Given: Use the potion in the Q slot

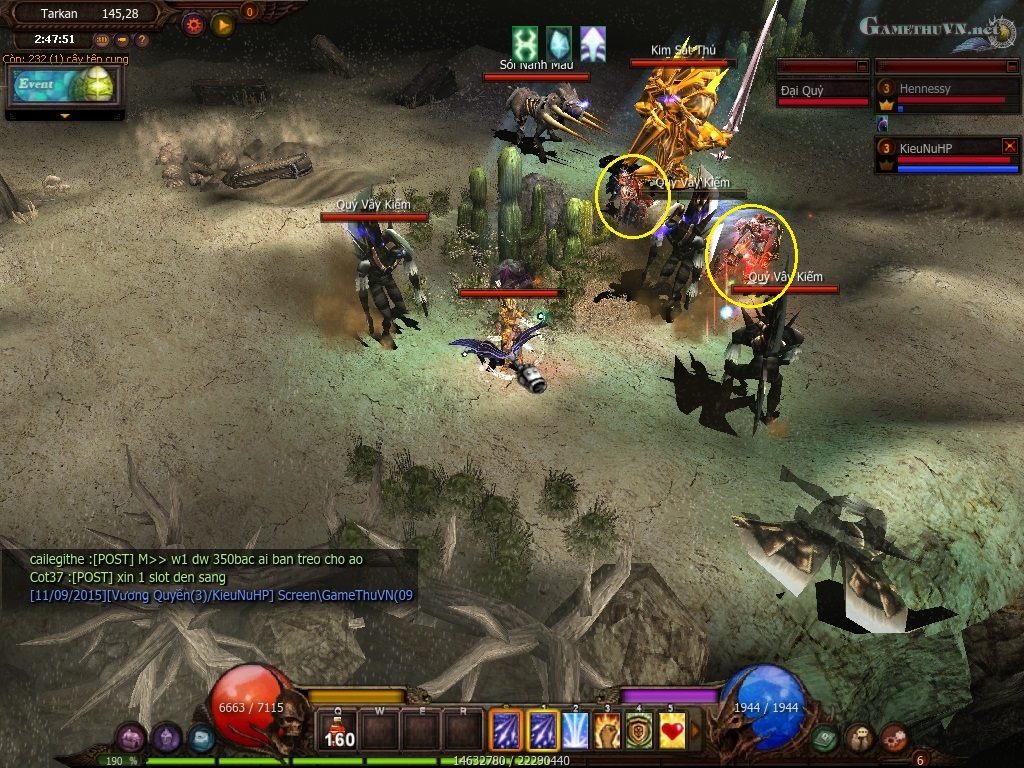Looking at the screenshot, I should 338,731.
